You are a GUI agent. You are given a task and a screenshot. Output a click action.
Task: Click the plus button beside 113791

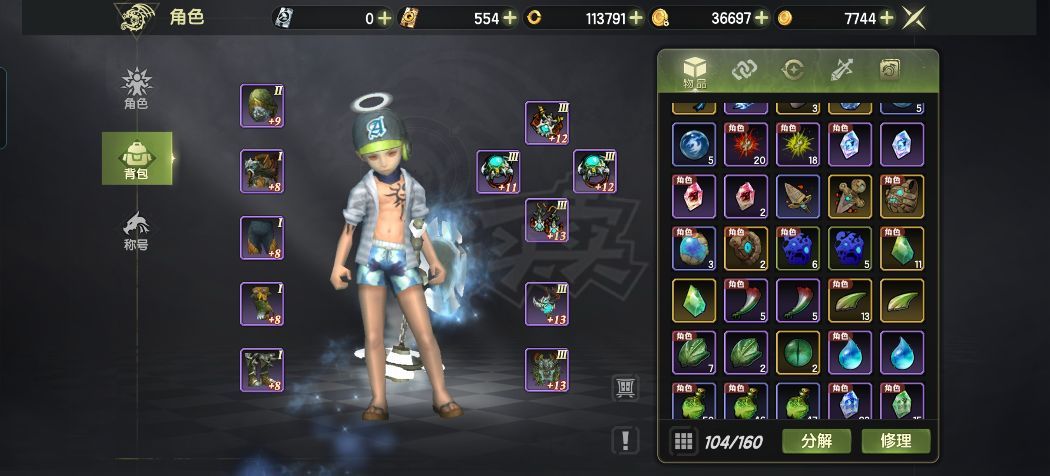(636, 18)
